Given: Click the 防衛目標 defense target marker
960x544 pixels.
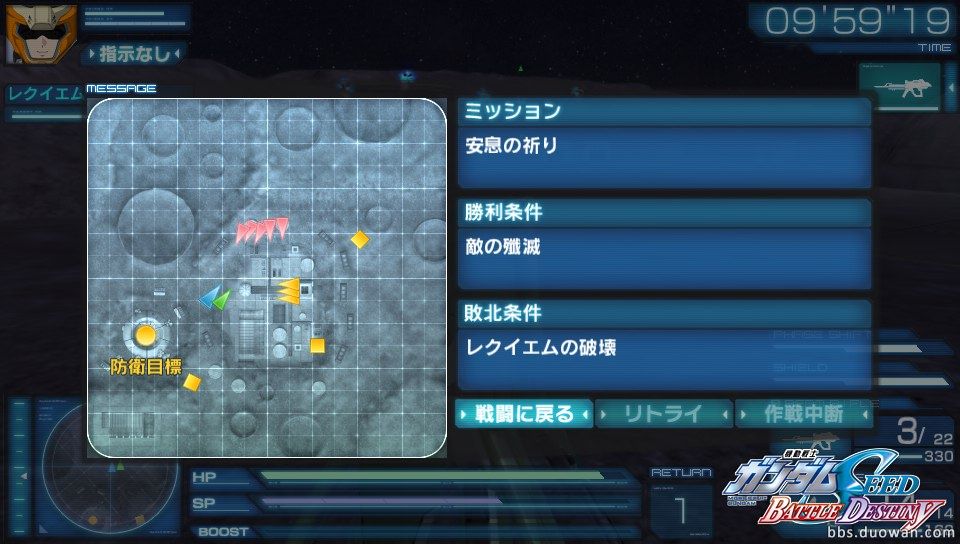Looking at the screenshot, I should click(x=146, y=334).
